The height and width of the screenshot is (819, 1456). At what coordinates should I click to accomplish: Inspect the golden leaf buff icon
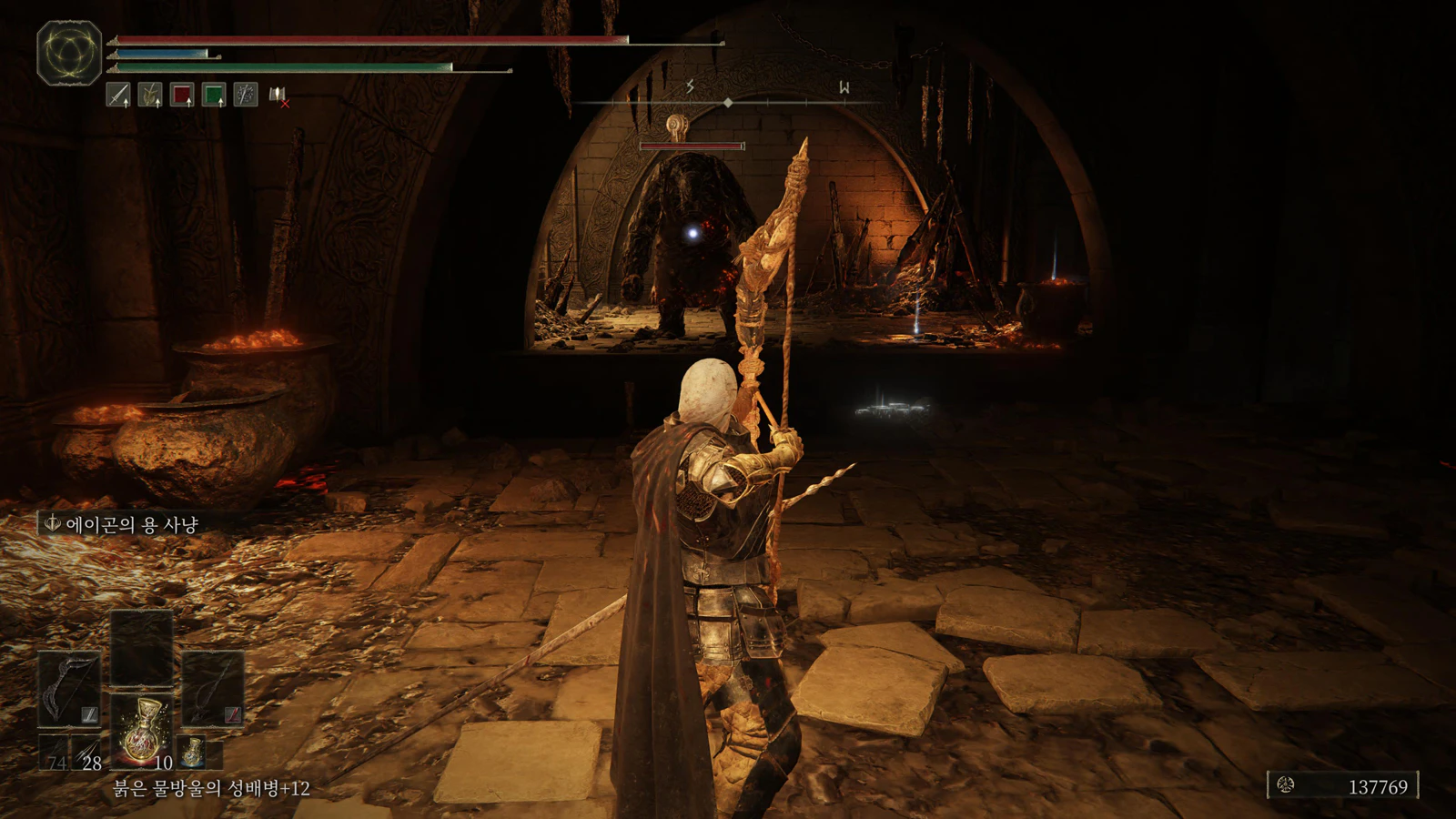150,94
